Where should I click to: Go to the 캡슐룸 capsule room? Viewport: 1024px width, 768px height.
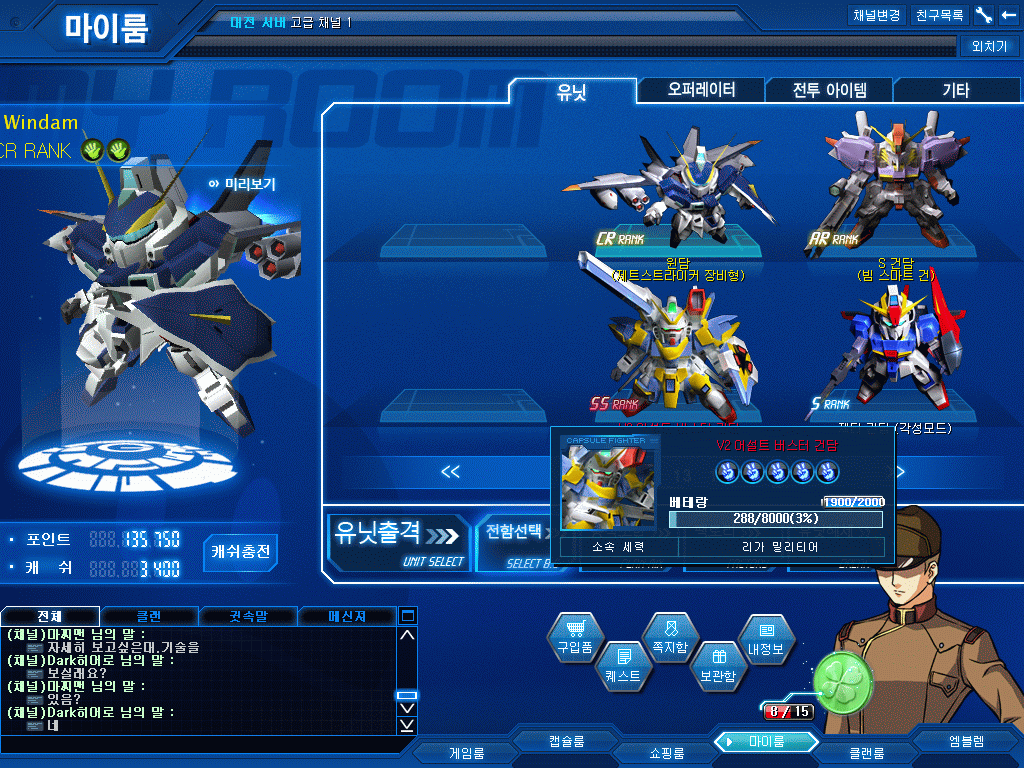coord(566,741)
